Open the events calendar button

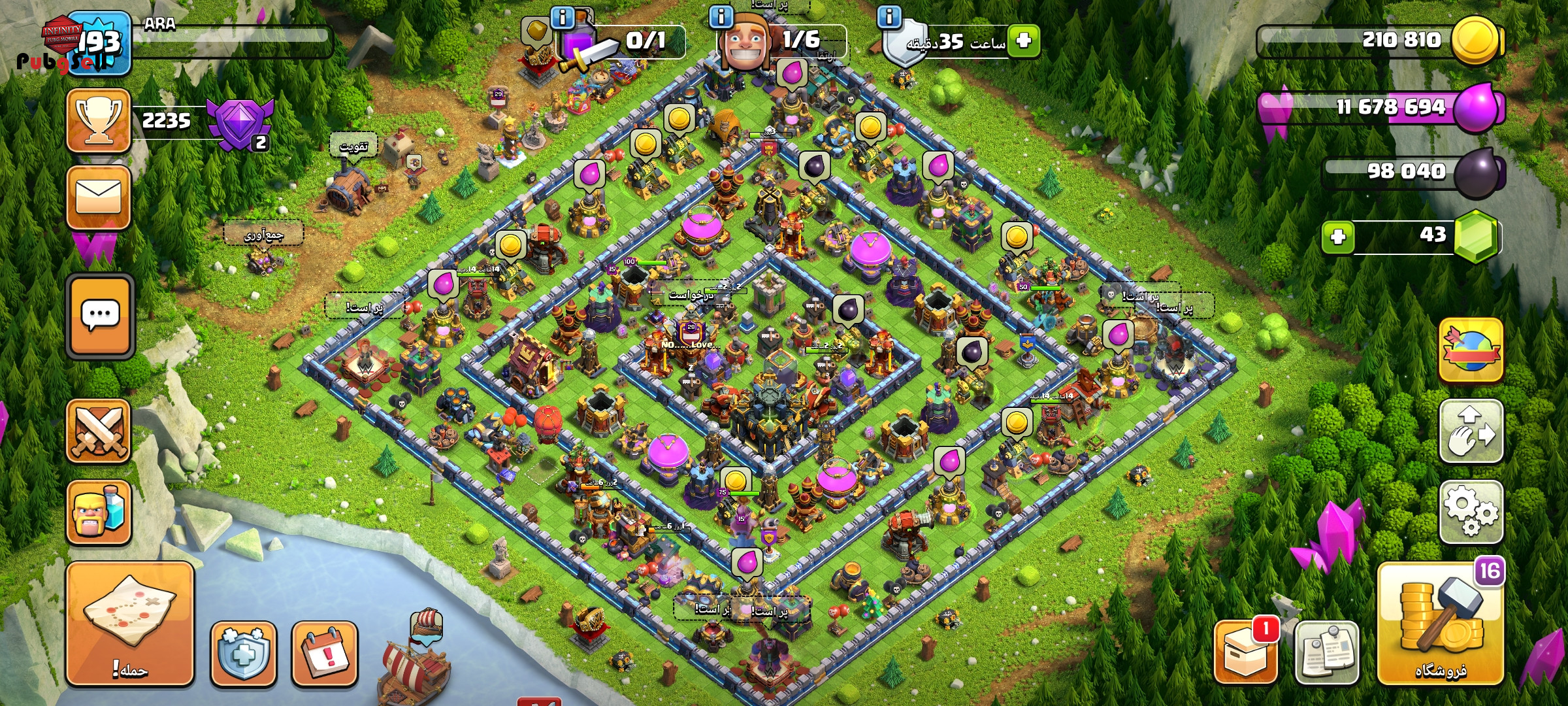point(325,653)
